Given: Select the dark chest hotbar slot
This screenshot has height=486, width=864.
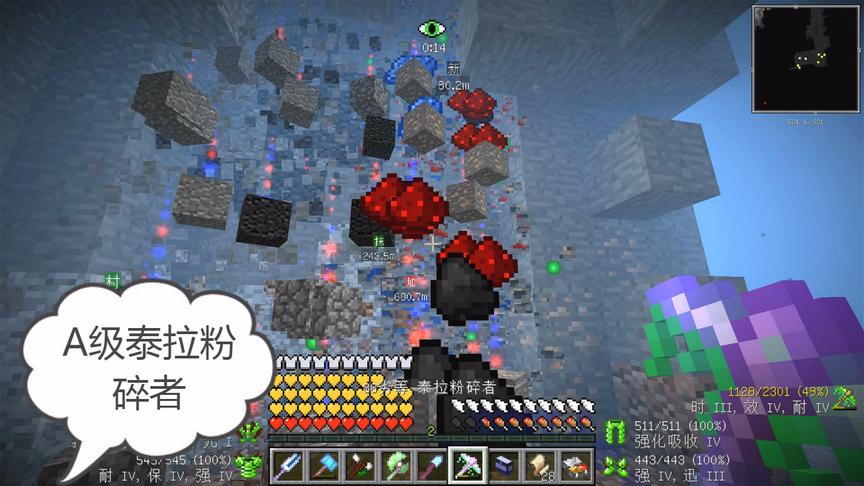Looking at the screenshot, I should coord(503,465).
